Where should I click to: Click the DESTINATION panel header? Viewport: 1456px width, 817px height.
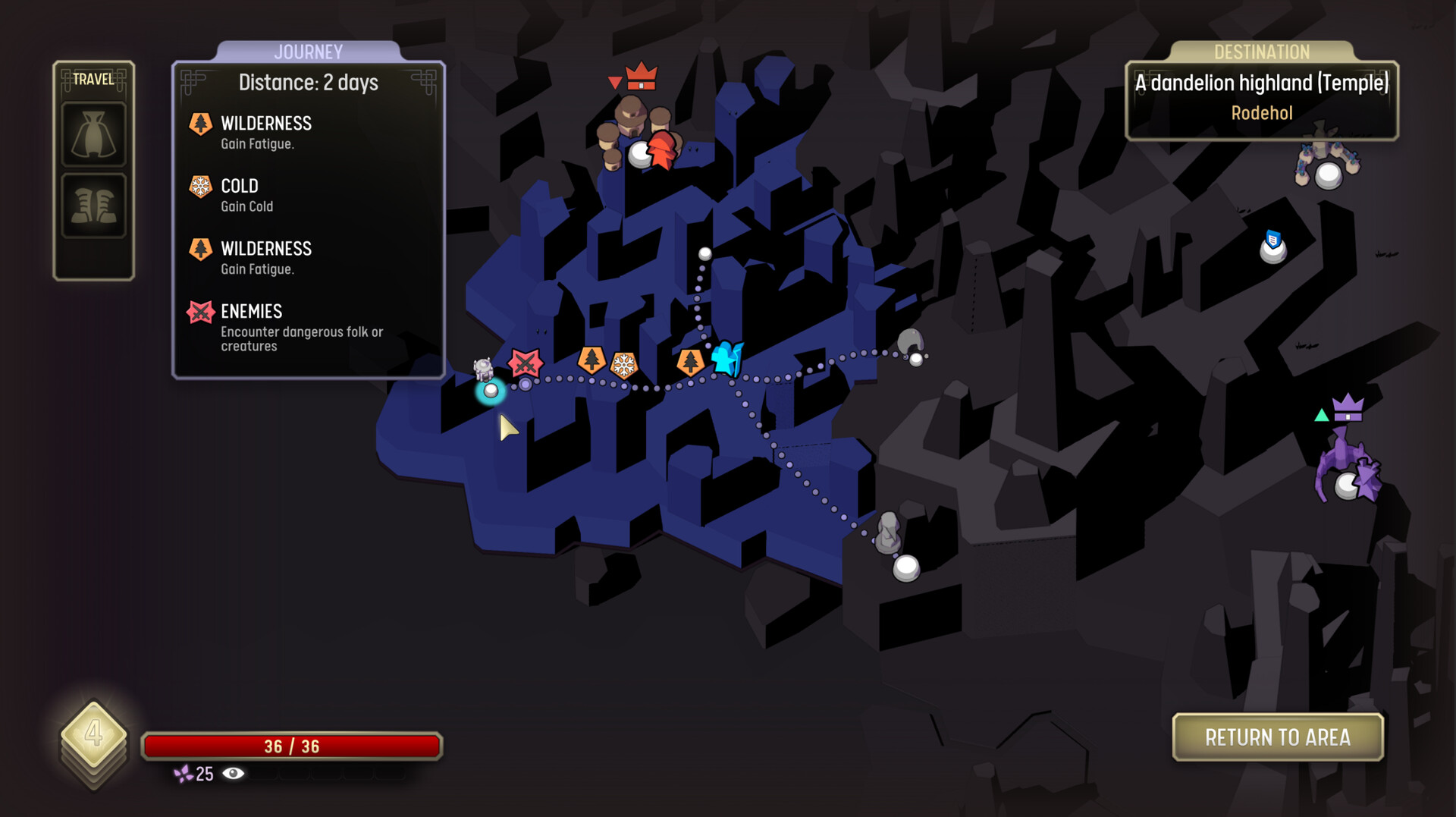(x=1260, y=52)
